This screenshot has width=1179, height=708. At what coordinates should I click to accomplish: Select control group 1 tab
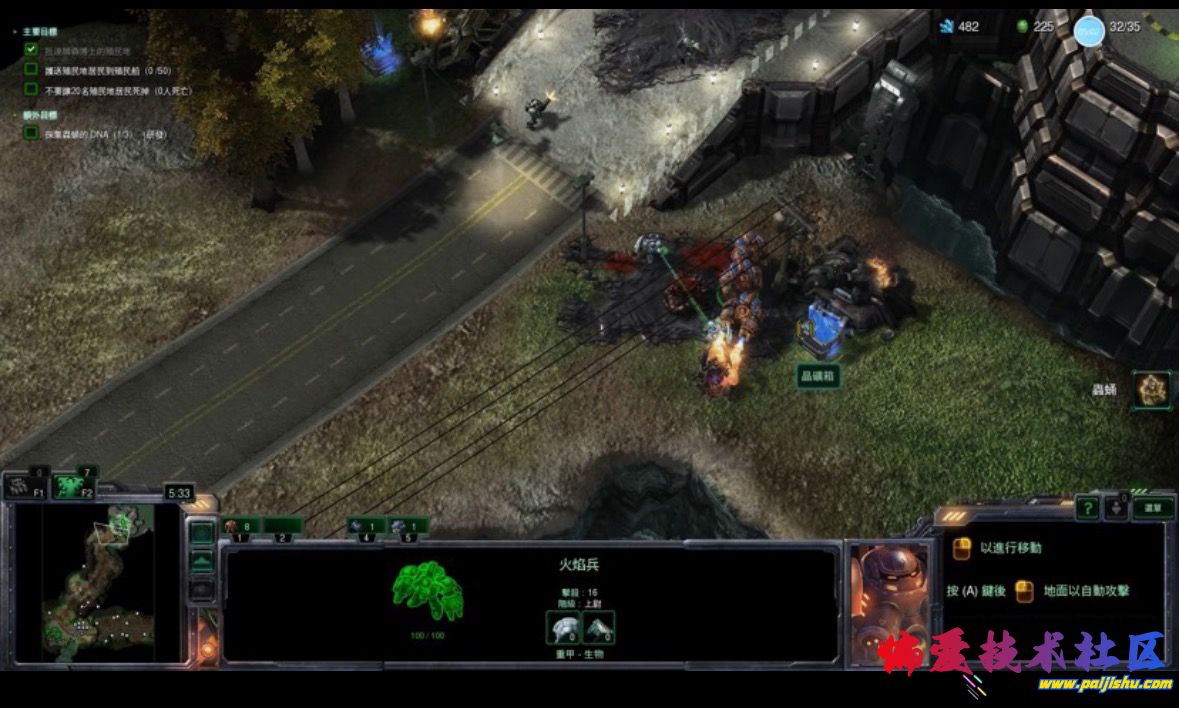pyautogui.click(x=240, y=527)
